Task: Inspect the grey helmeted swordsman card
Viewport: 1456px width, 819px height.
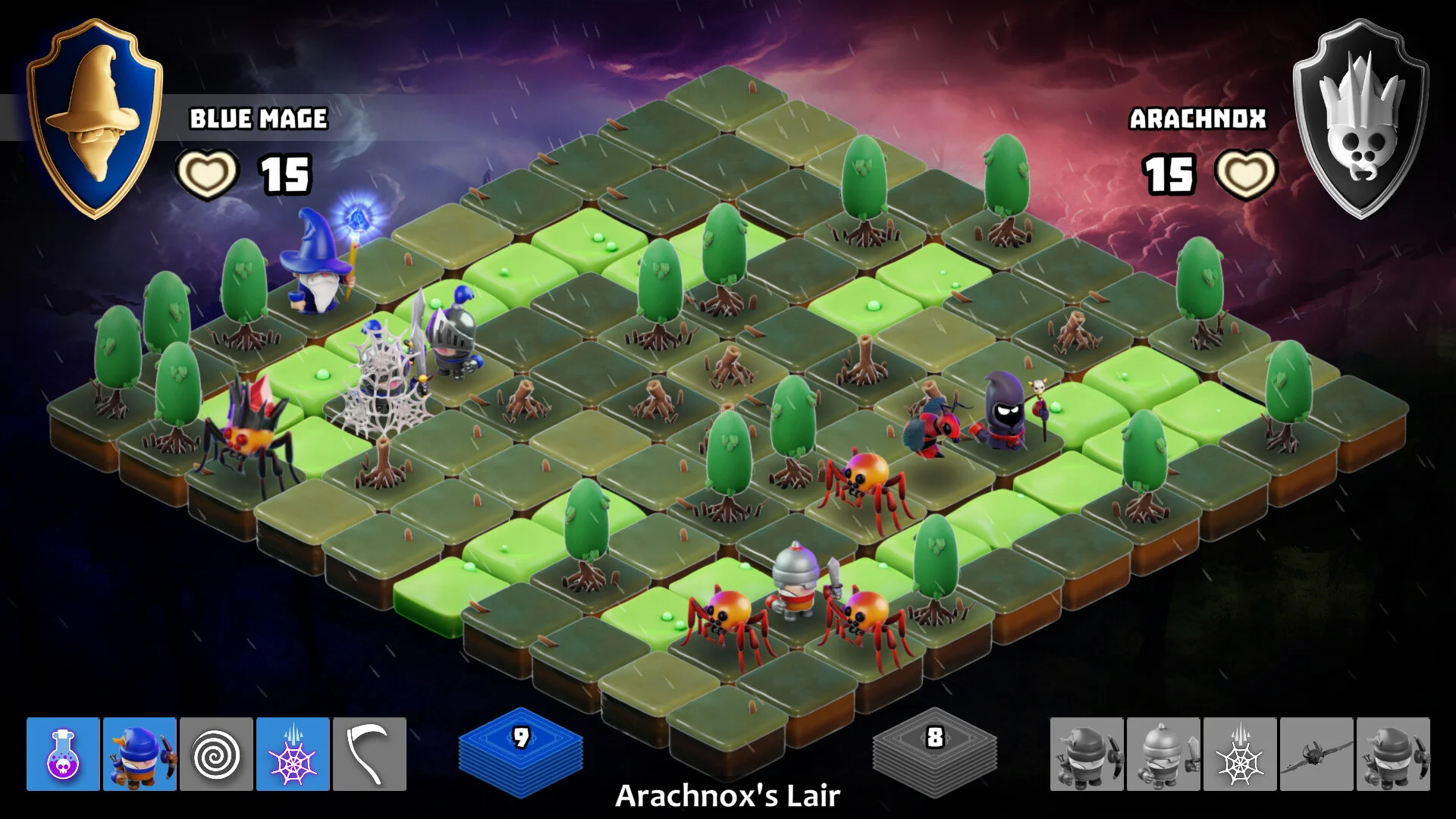Action: point(1163,755)
